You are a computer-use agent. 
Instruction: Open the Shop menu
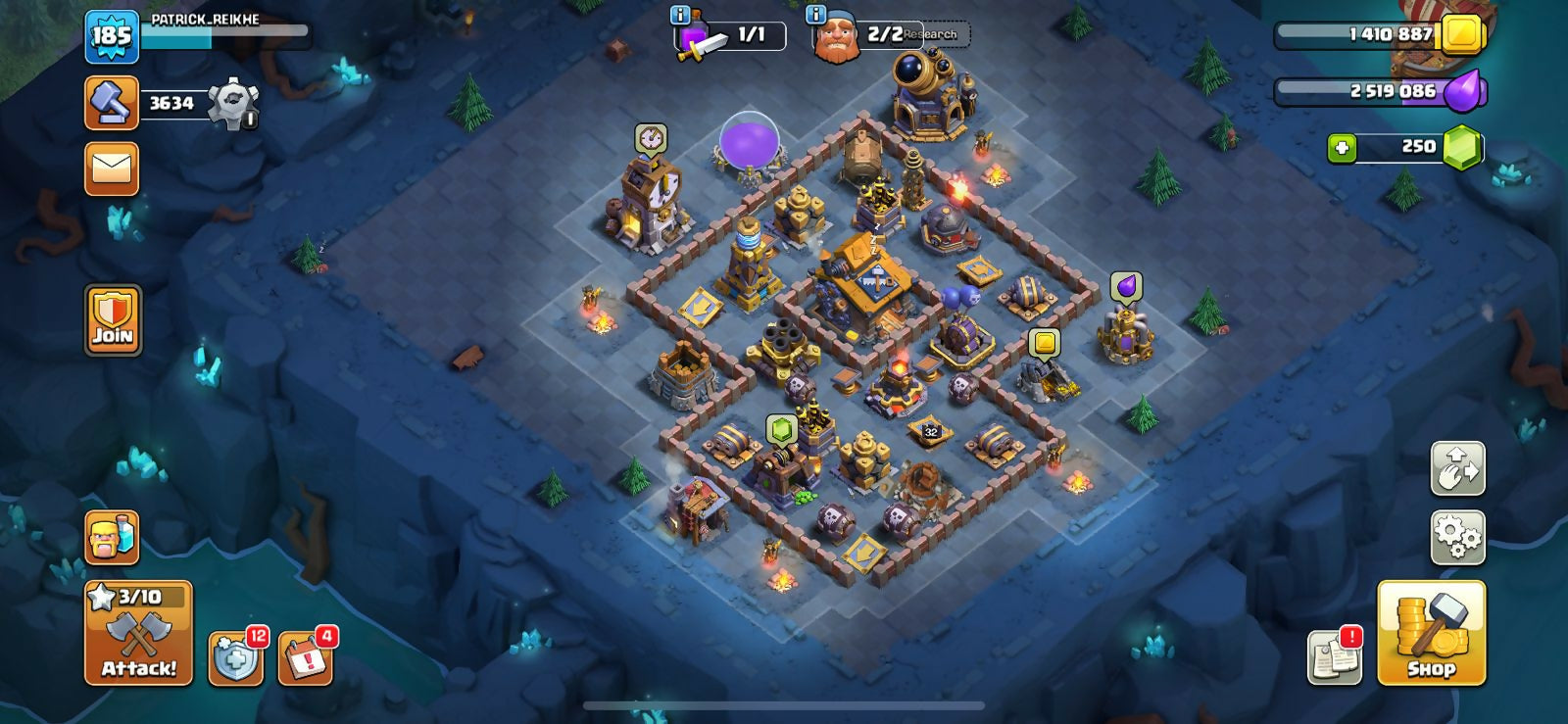[x=1431, y=632]
